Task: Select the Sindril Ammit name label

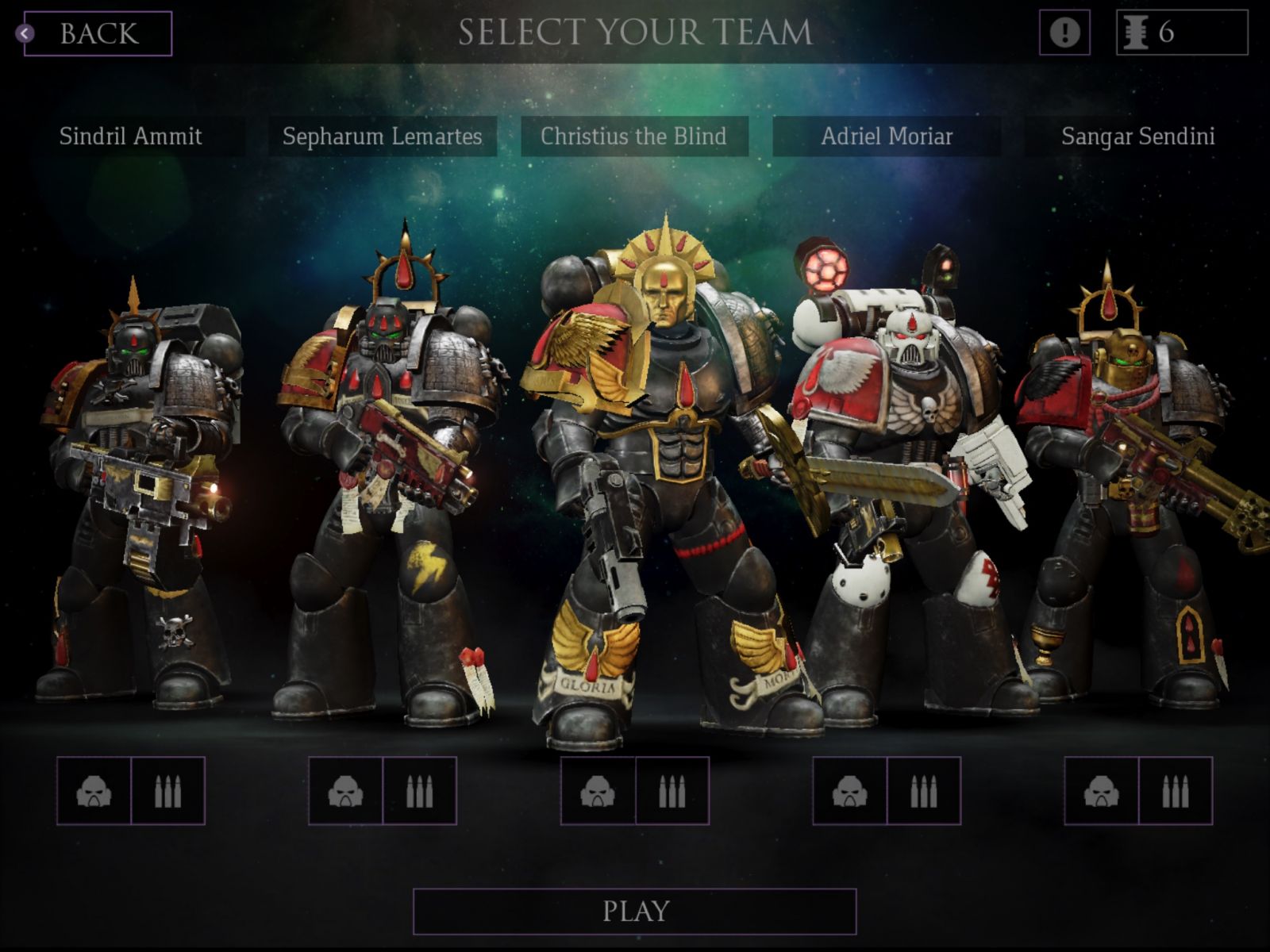Action: pyautogui.click(x=131, y=136)
